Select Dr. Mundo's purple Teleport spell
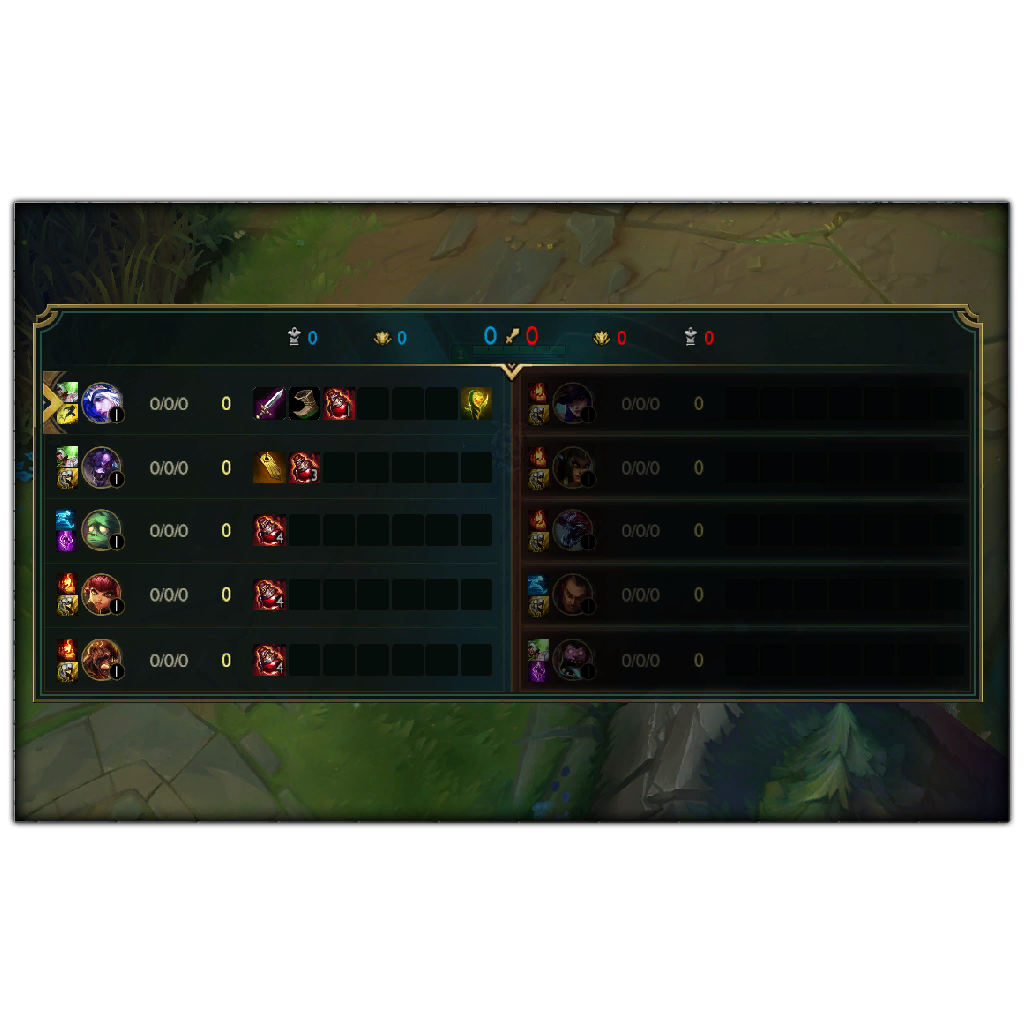Screen dimensions: 1024x1024 point(538,671)
